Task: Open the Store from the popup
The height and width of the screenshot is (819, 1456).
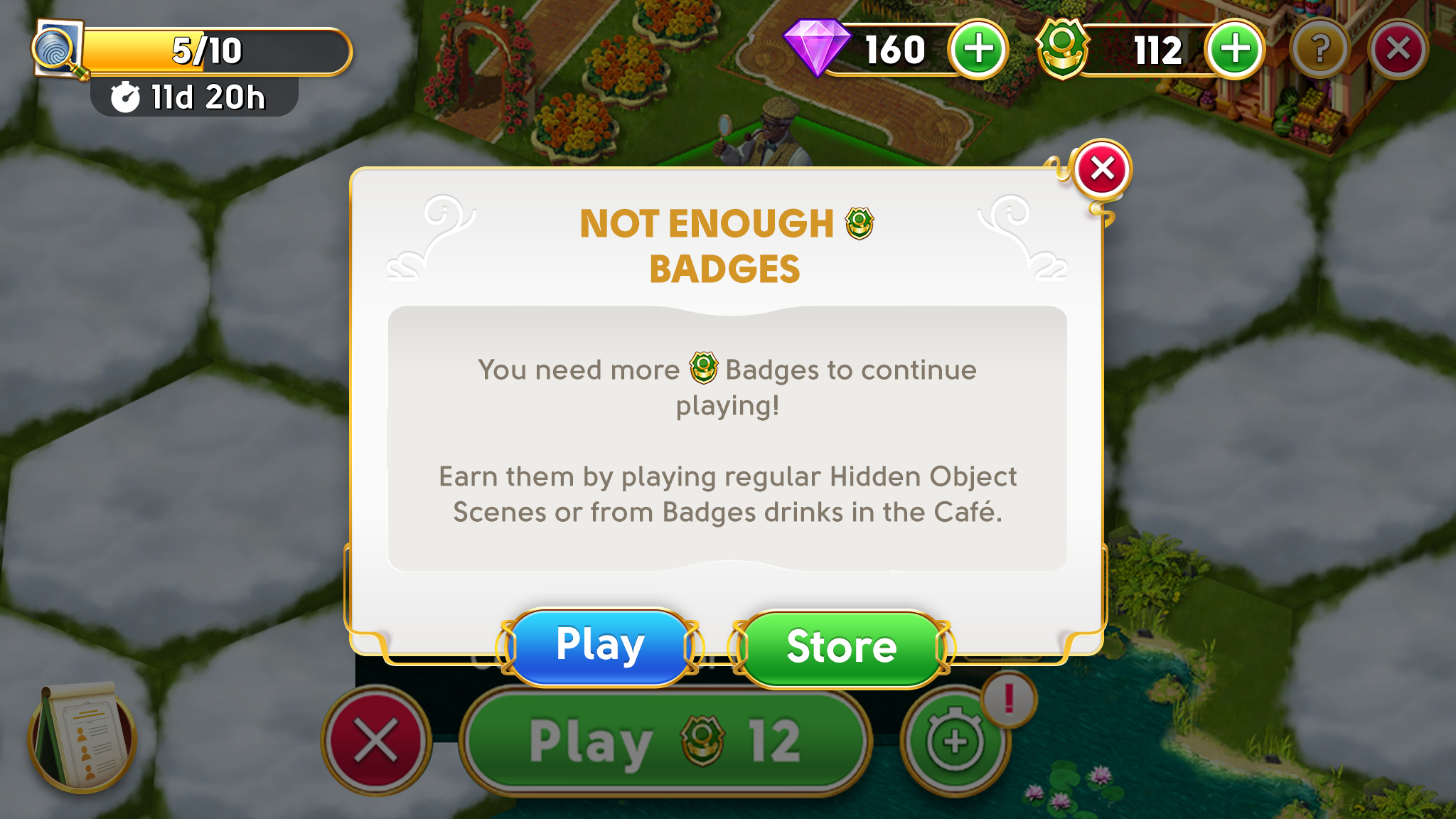Action: point(841,647)
